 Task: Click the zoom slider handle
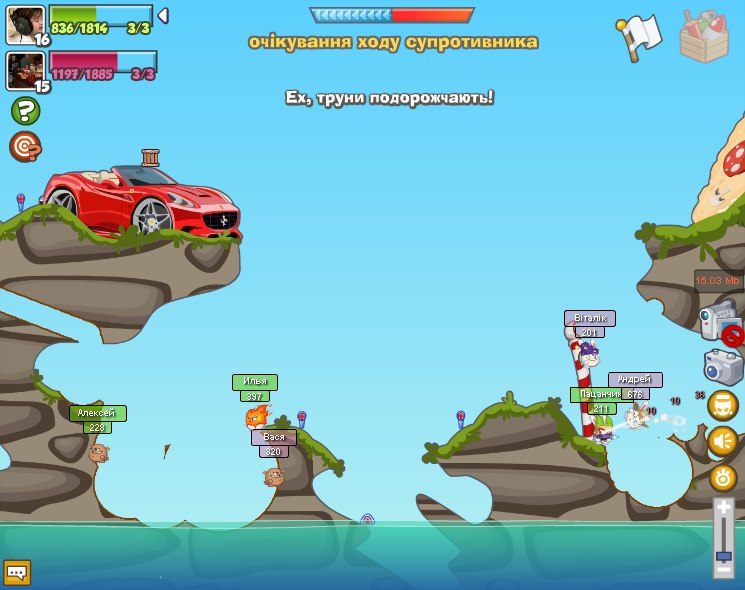723,554
